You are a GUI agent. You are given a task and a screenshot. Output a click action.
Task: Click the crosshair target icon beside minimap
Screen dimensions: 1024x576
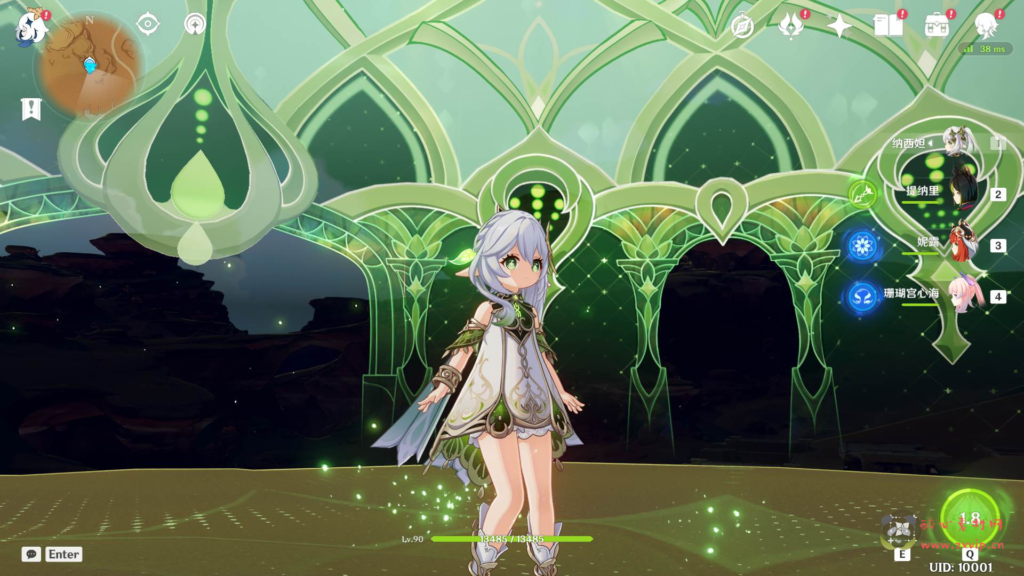[x=148, y=24]
